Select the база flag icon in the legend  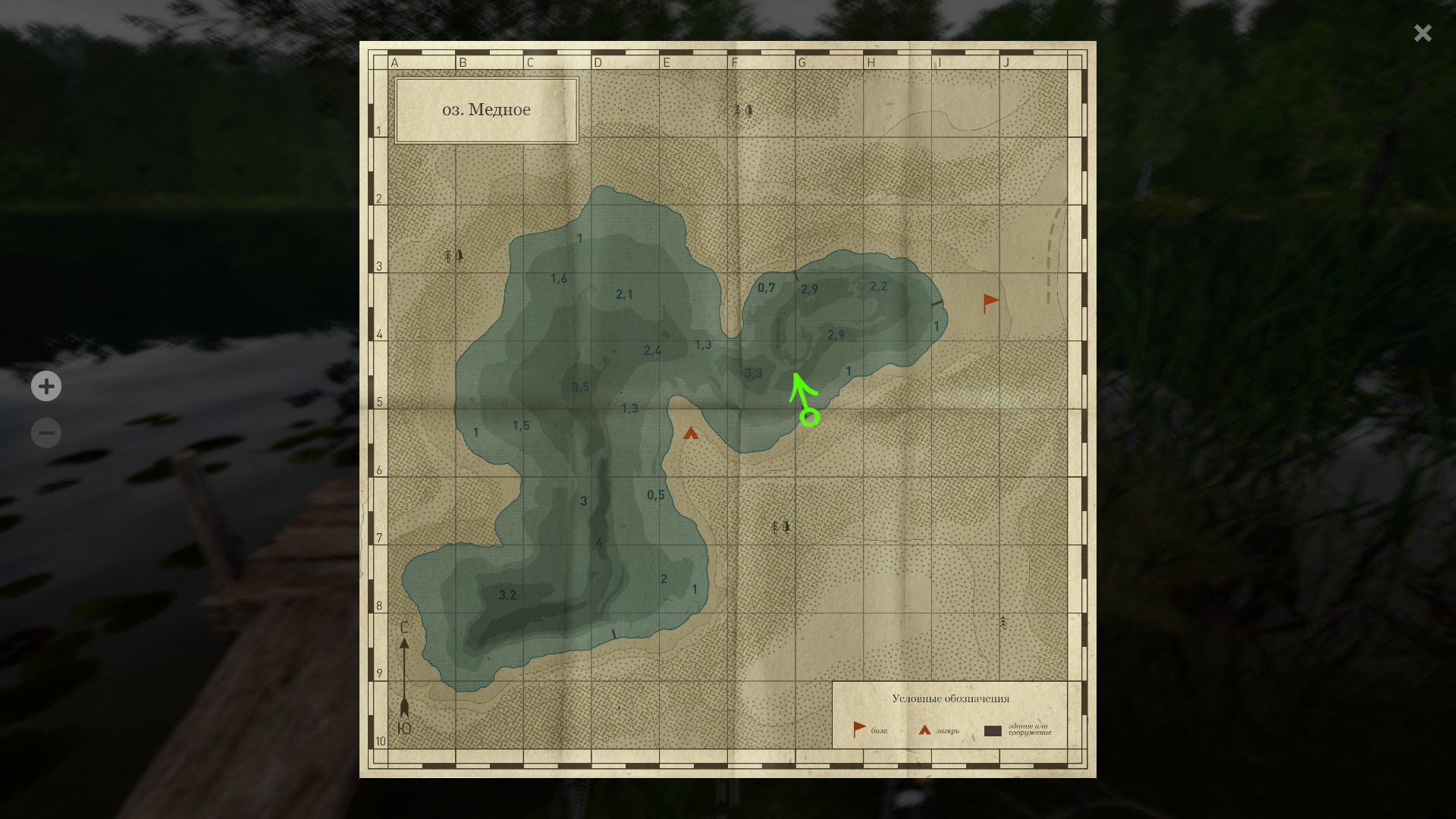858,727
